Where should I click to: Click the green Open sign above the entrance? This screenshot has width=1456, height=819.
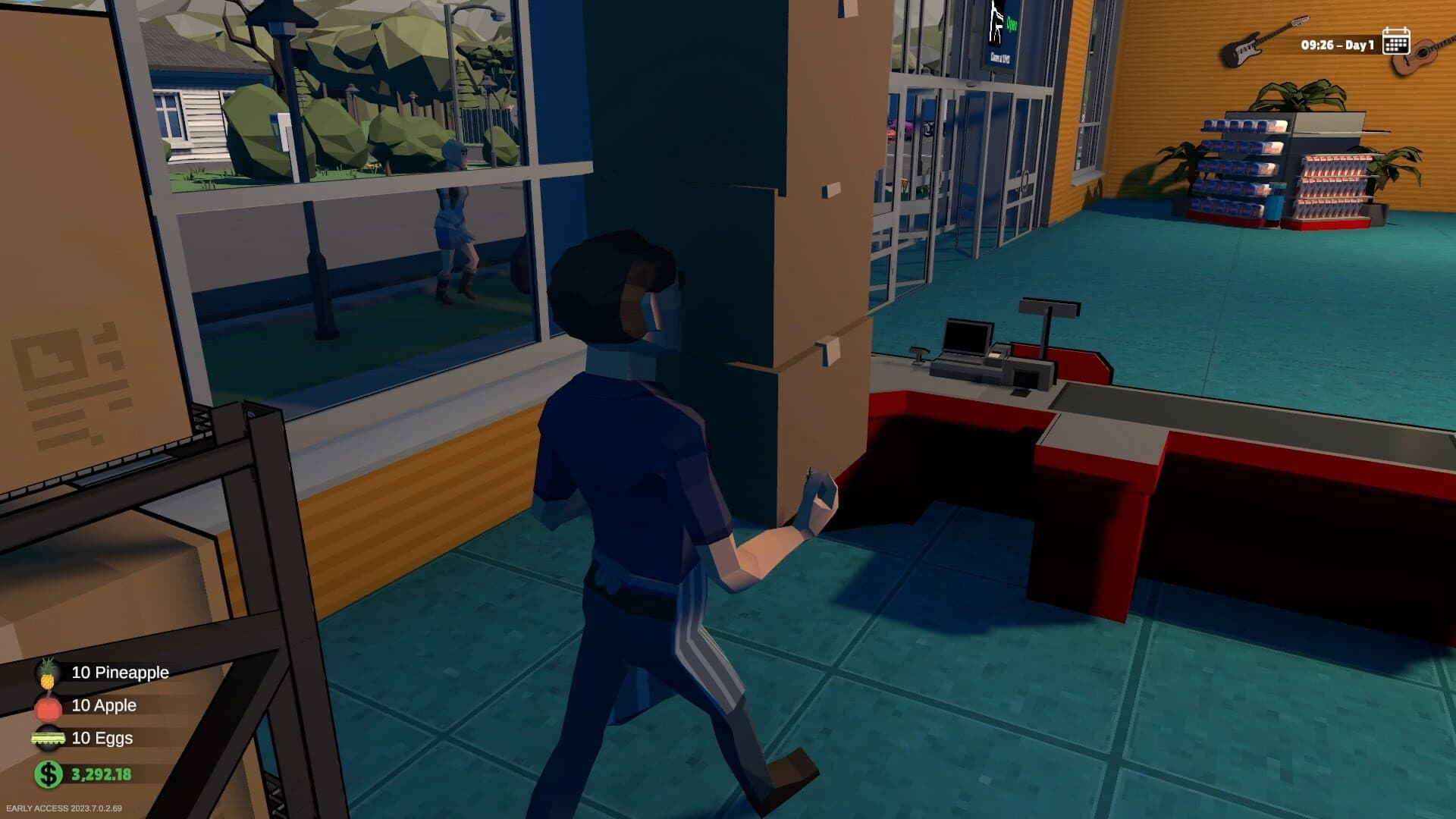pos(1012,24)
